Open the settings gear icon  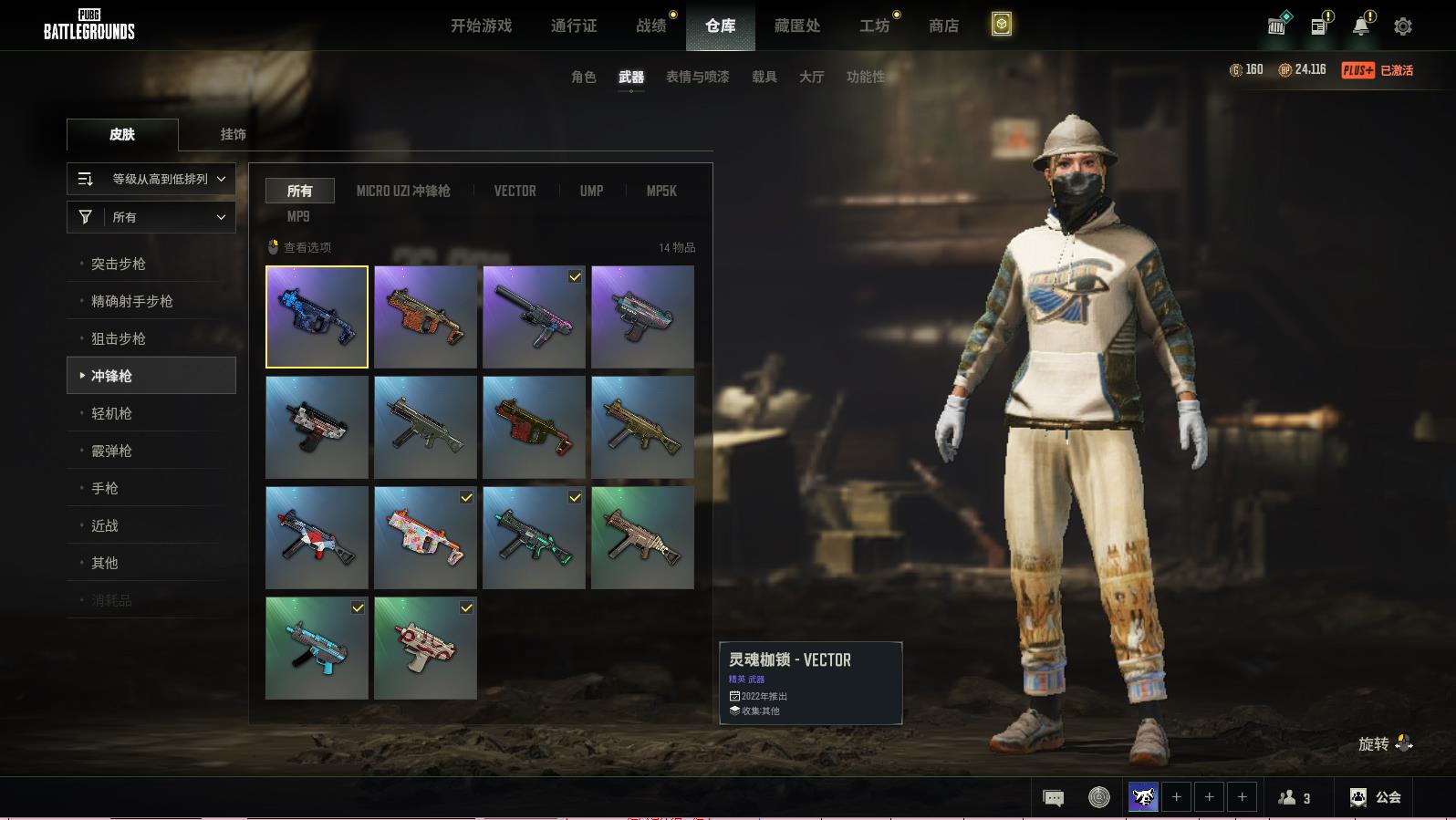(x=1403, y=26)
